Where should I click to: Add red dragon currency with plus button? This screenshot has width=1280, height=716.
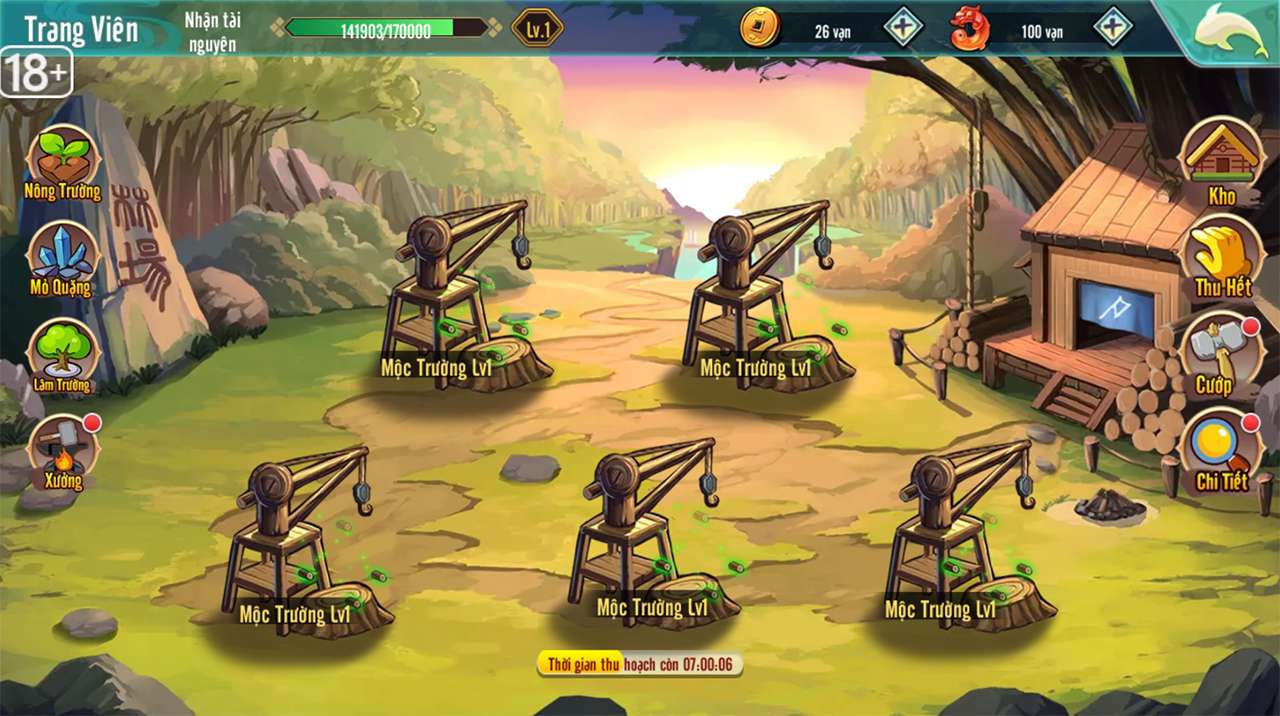[1113, 27]
